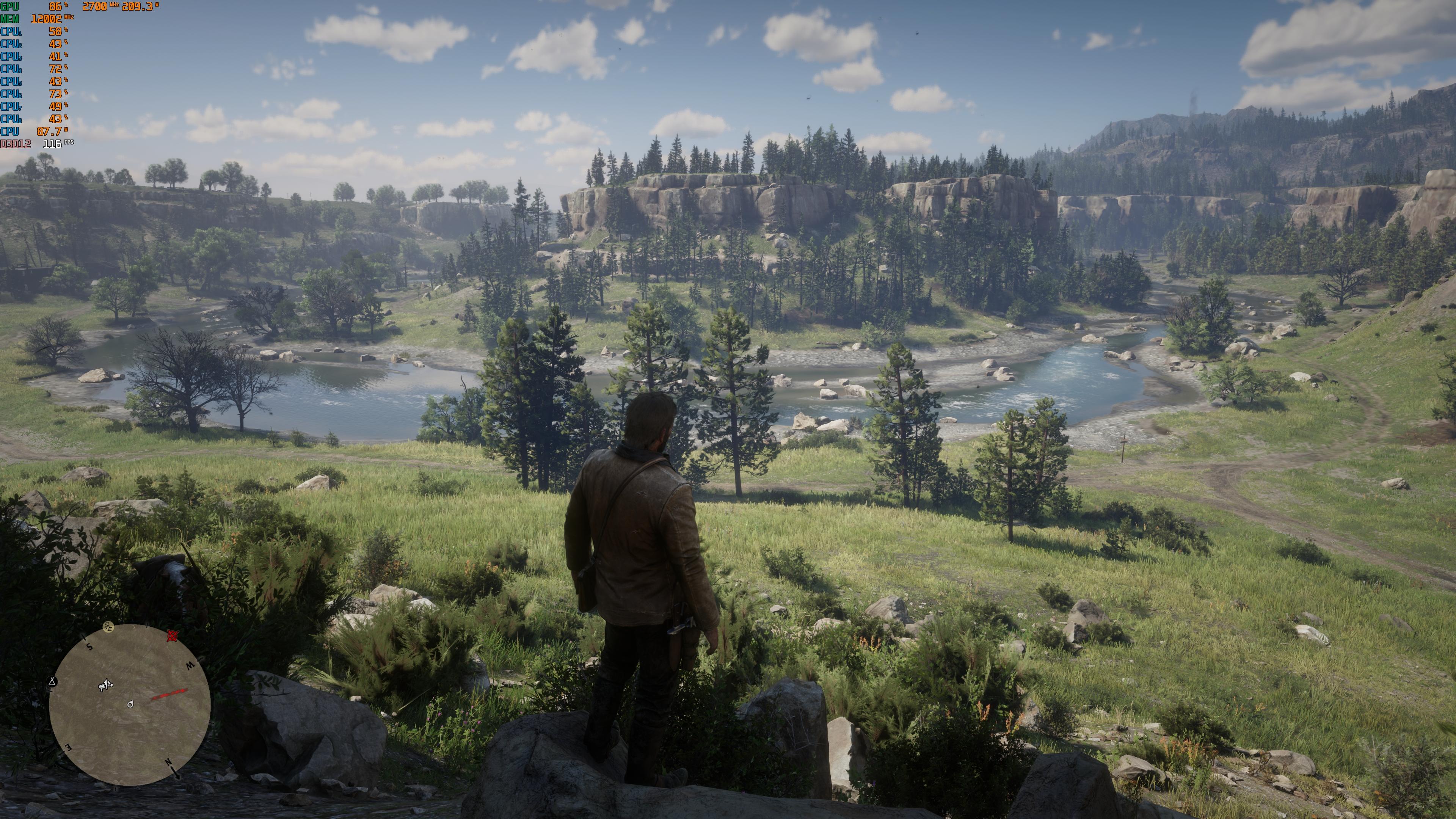Click the yellow JE emblem on the minimap rim

108,627
